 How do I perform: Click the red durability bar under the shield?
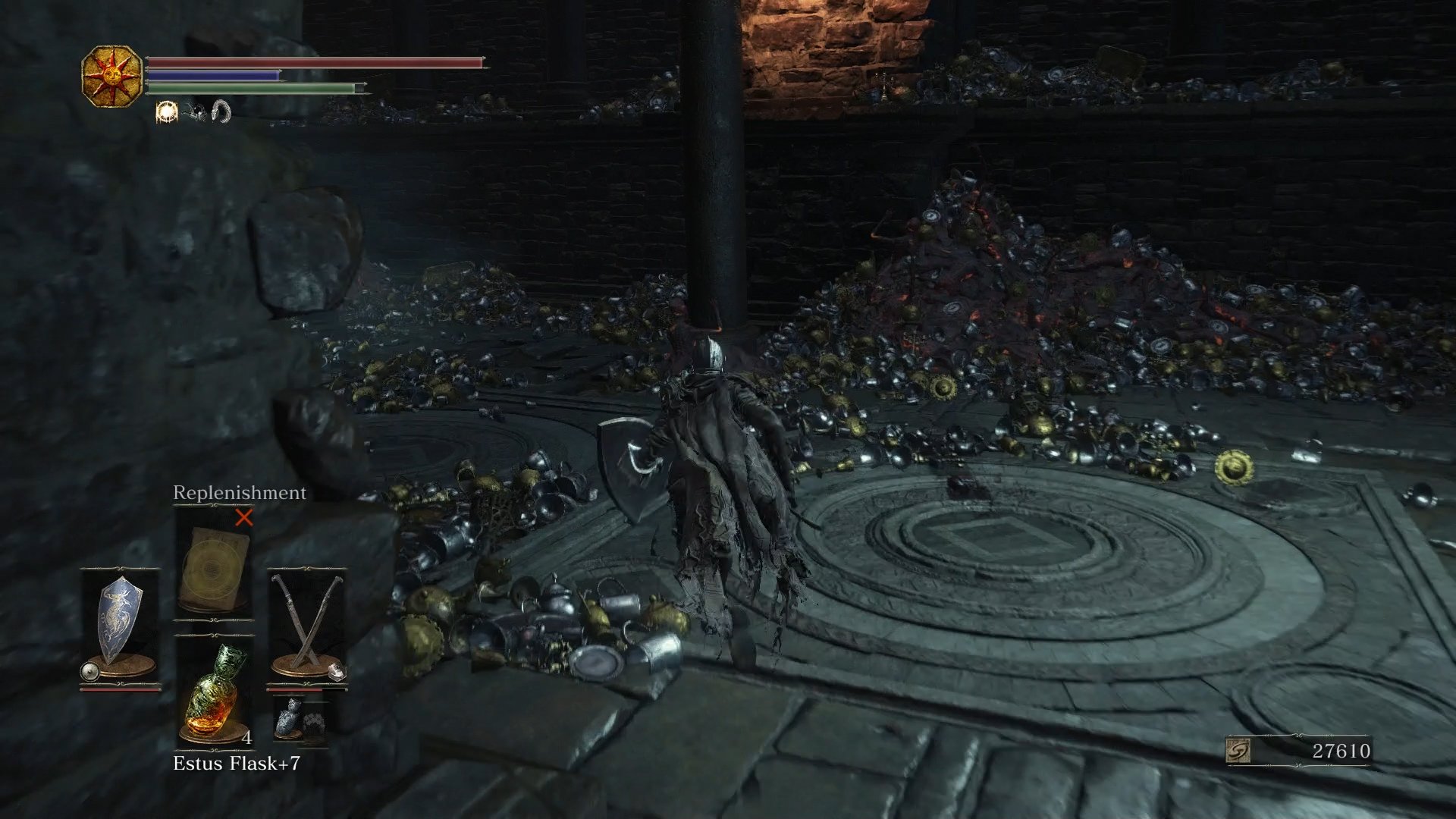(121, 690)
